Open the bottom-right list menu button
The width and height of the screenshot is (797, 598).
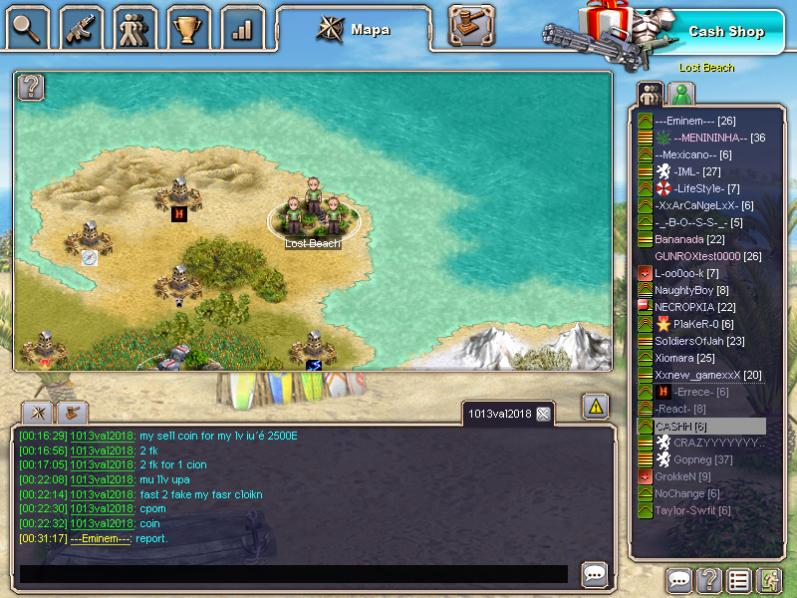[x=739, y=580]
